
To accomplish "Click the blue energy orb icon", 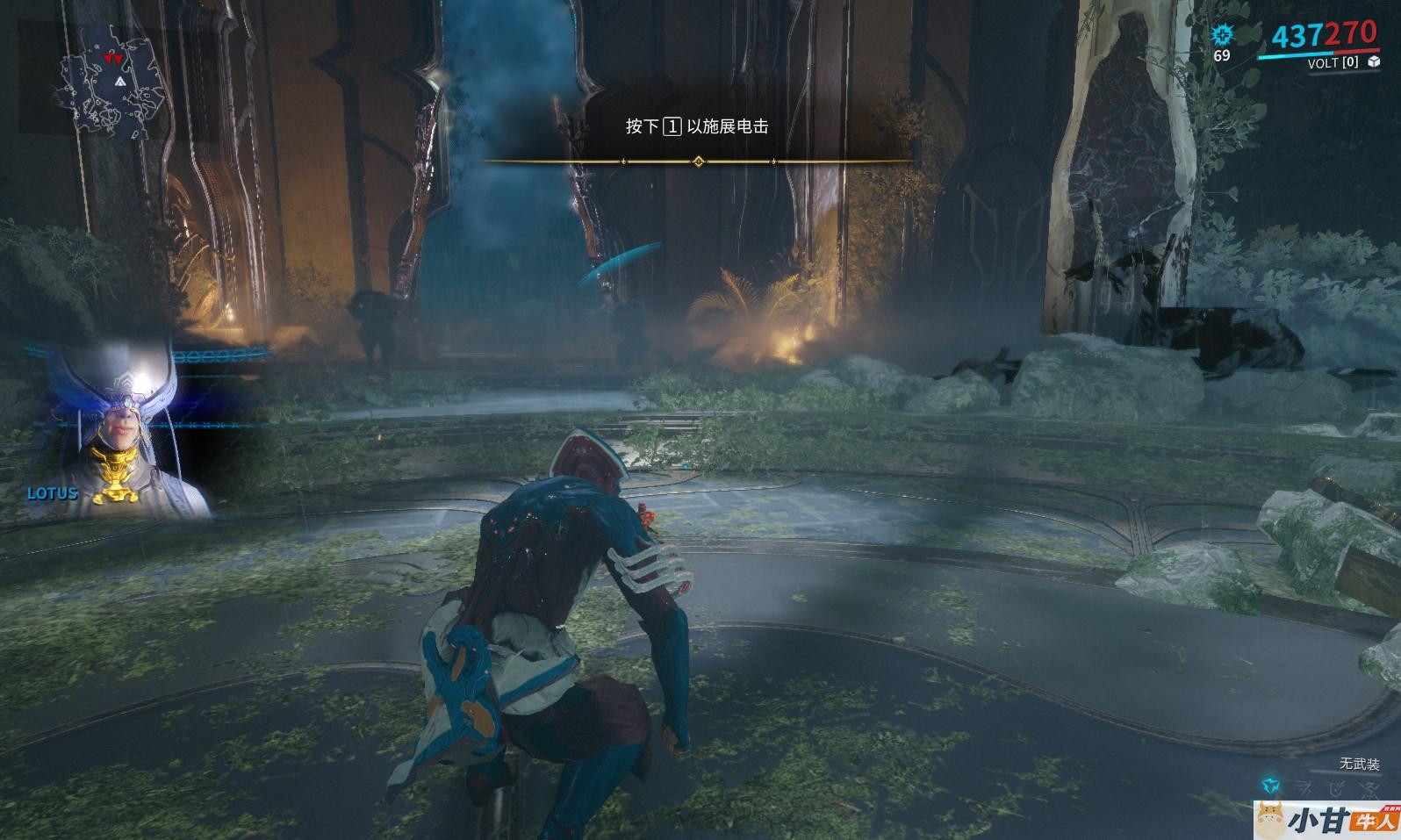I will 1222,35.
